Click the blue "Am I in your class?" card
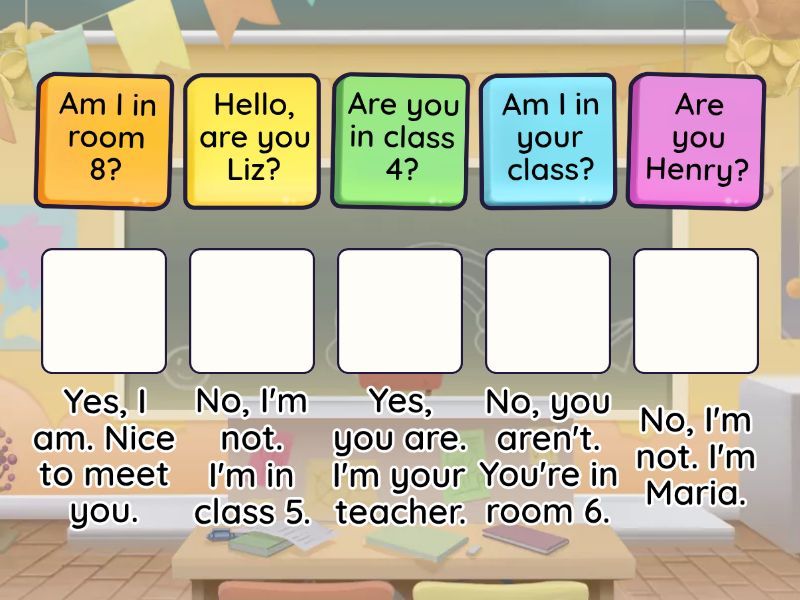 pos(549,138)
